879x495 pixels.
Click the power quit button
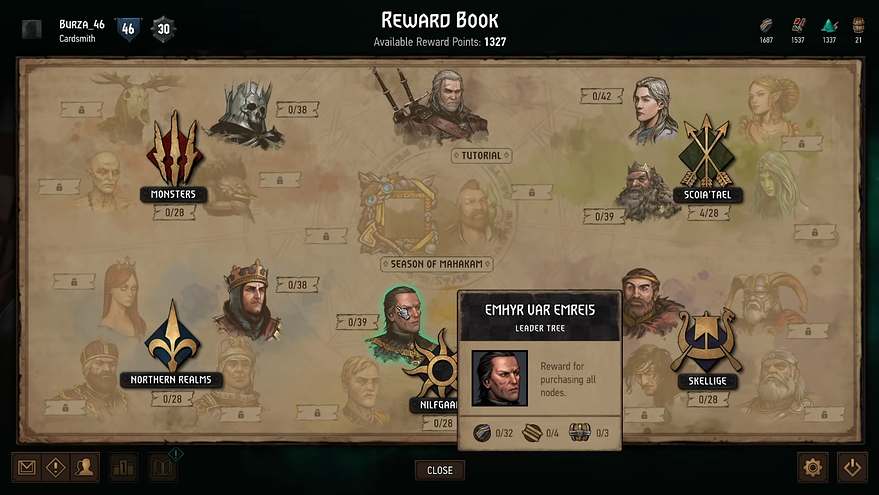click(x=851, y=467)
